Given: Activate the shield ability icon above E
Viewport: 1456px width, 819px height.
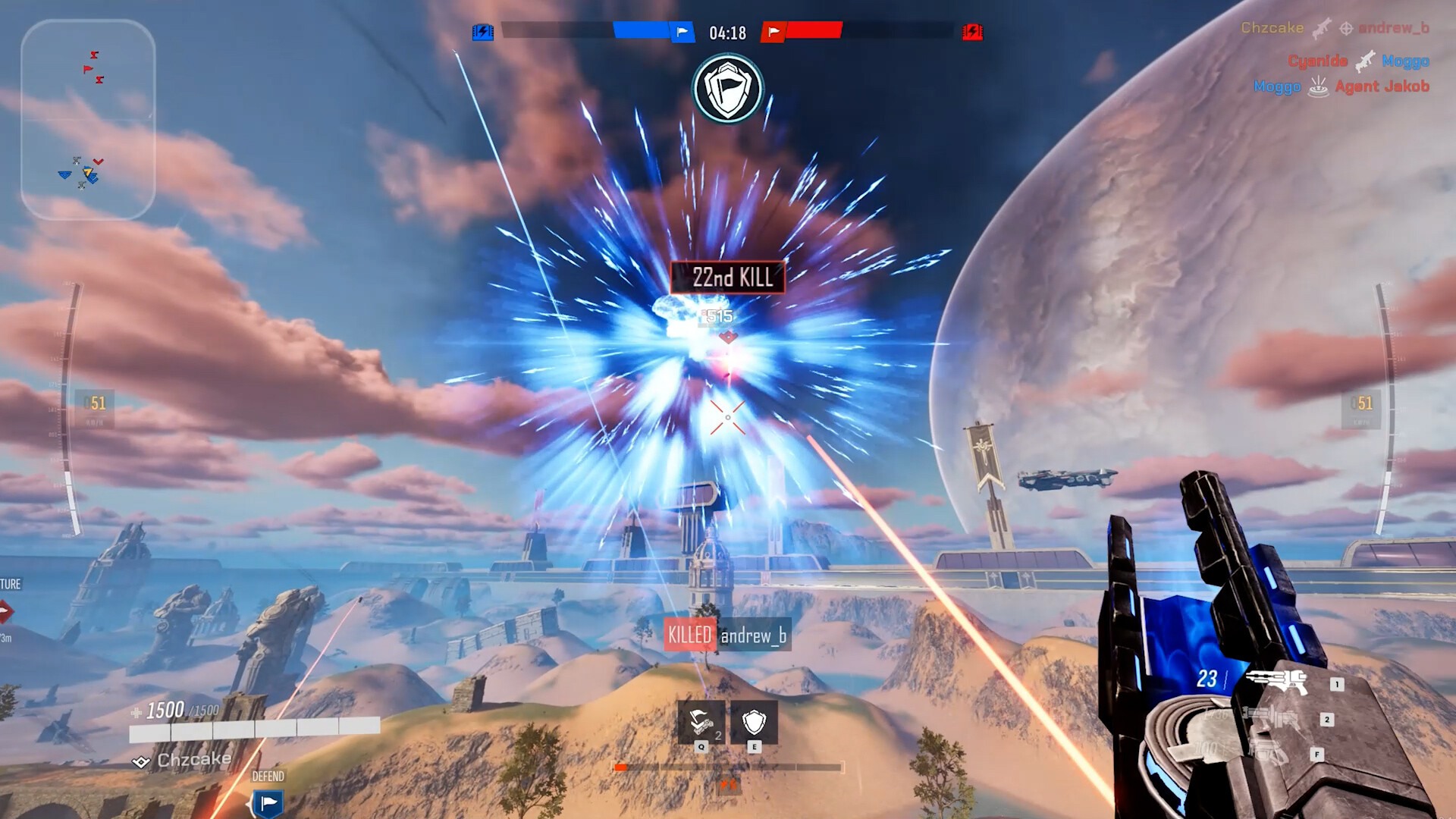Looking at the screenshot, I should (x=754, y=723).
